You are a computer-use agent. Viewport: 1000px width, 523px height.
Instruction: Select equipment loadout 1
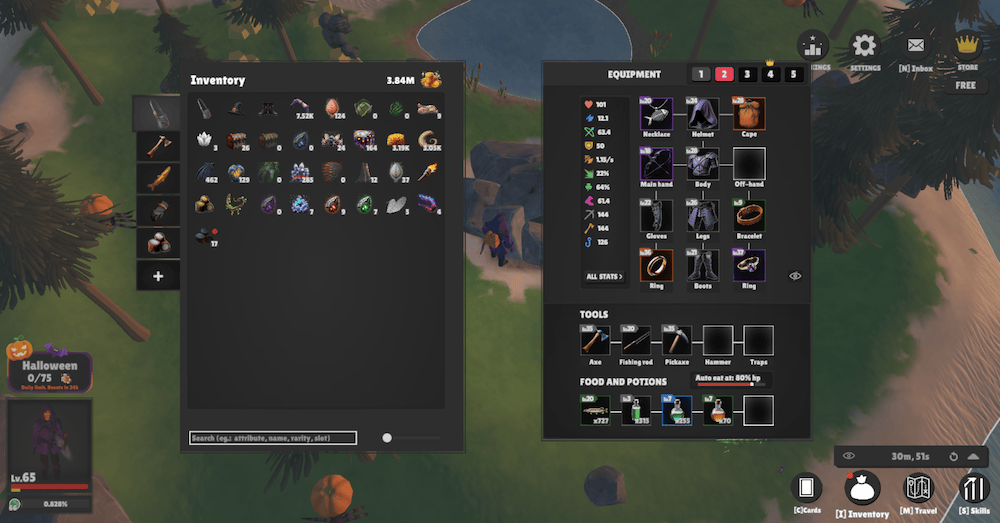click(701, 74)
